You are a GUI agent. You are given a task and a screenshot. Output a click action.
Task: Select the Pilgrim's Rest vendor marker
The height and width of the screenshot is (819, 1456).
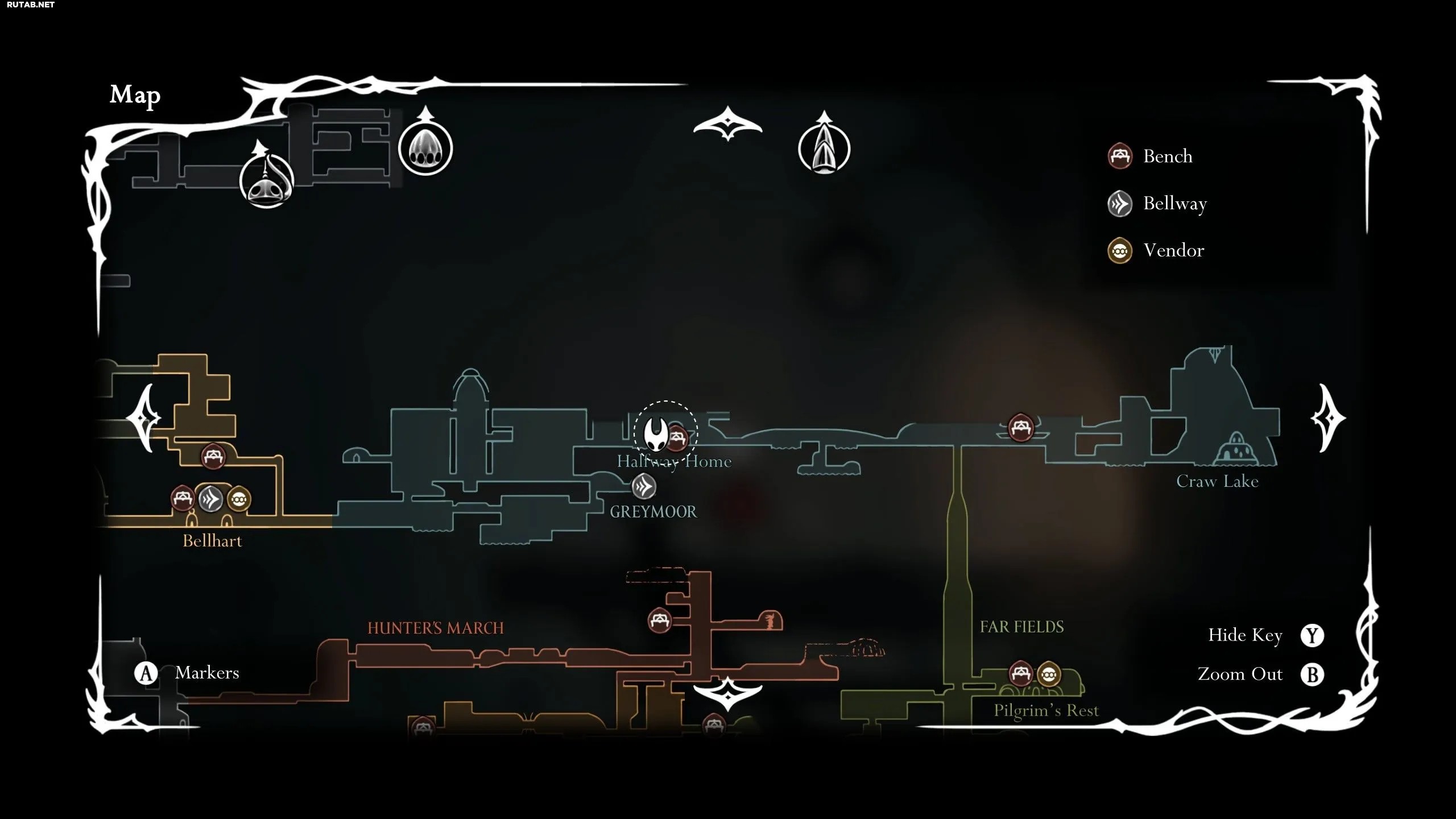(x=1049, y=675)
